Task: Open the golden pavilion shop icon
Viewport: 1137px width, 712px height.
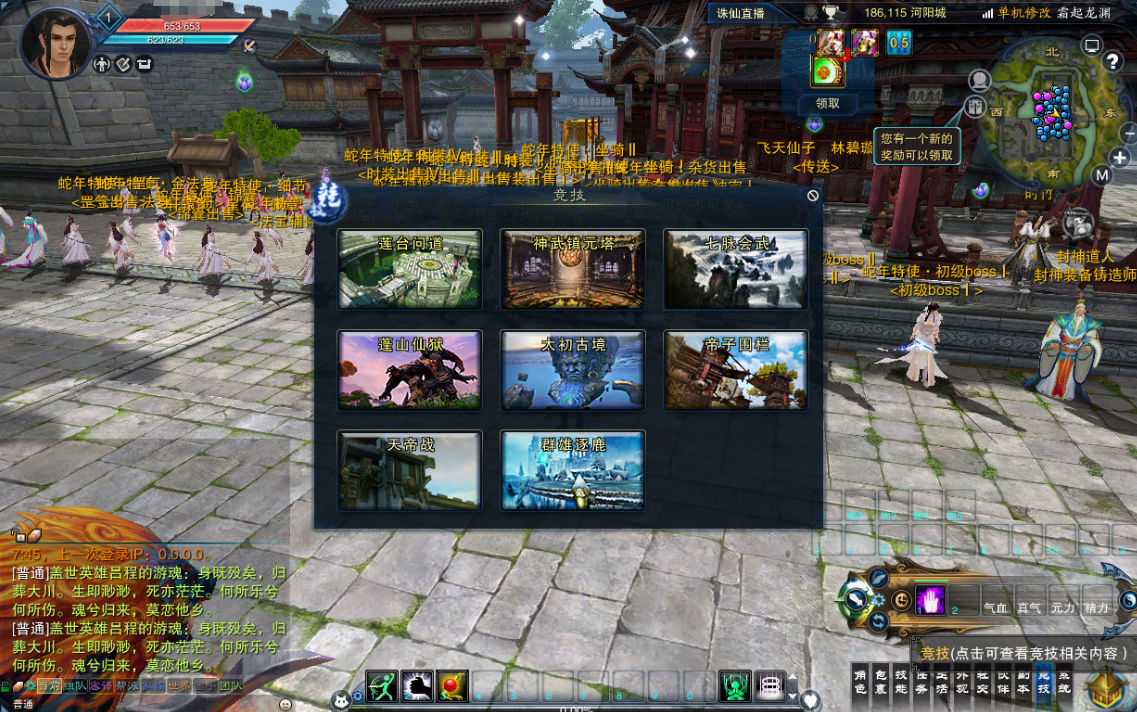Action: pos(1107,687)
